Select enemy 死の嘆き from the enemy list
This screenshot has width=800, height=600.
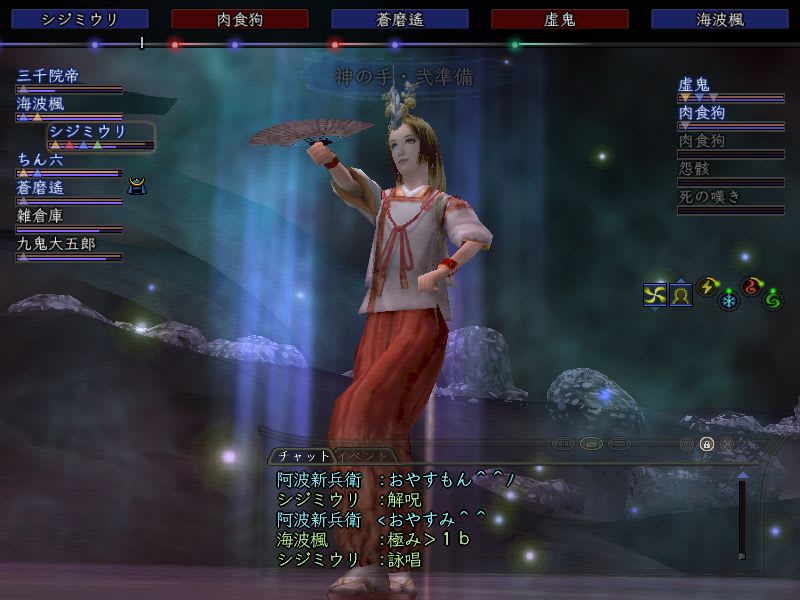(x=710, y=197)
